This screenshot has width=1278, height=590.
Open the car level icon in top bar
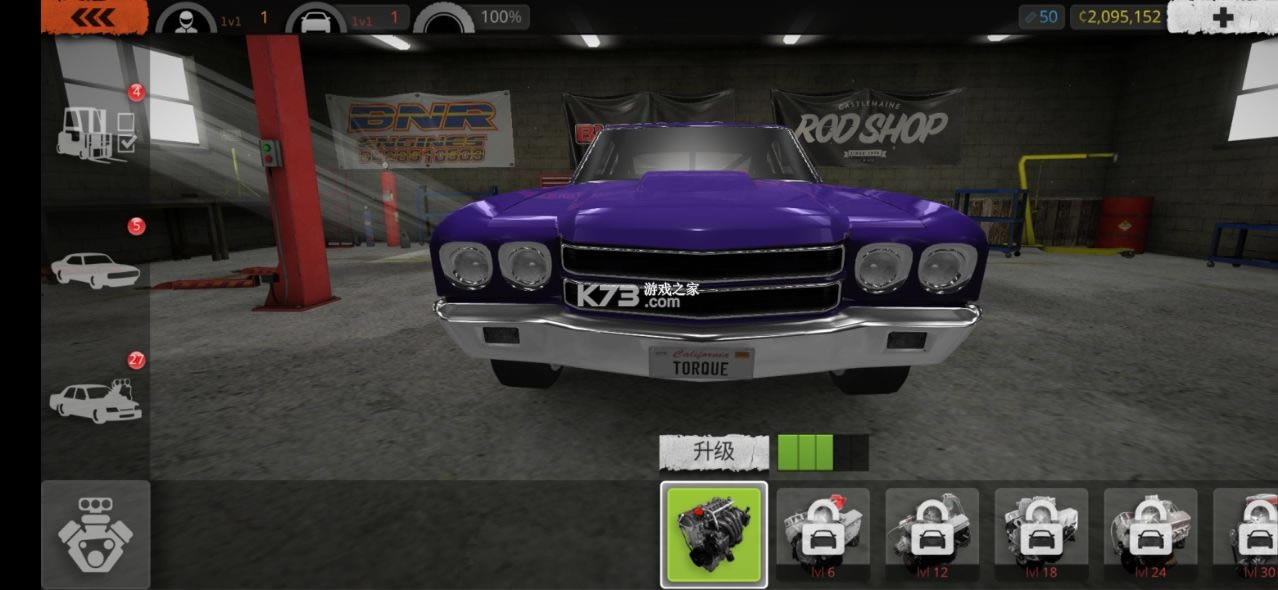(316, 18)
